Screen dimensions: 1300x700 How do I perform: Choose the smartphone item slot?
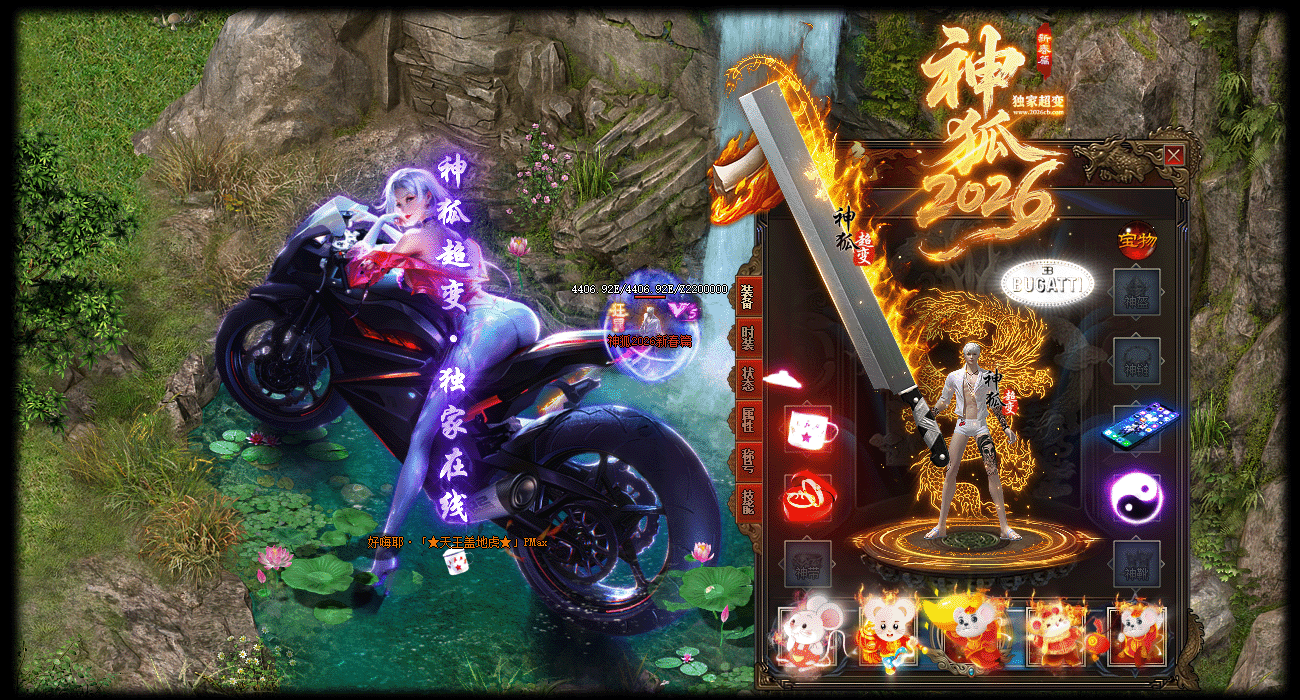click(1138, 427)
